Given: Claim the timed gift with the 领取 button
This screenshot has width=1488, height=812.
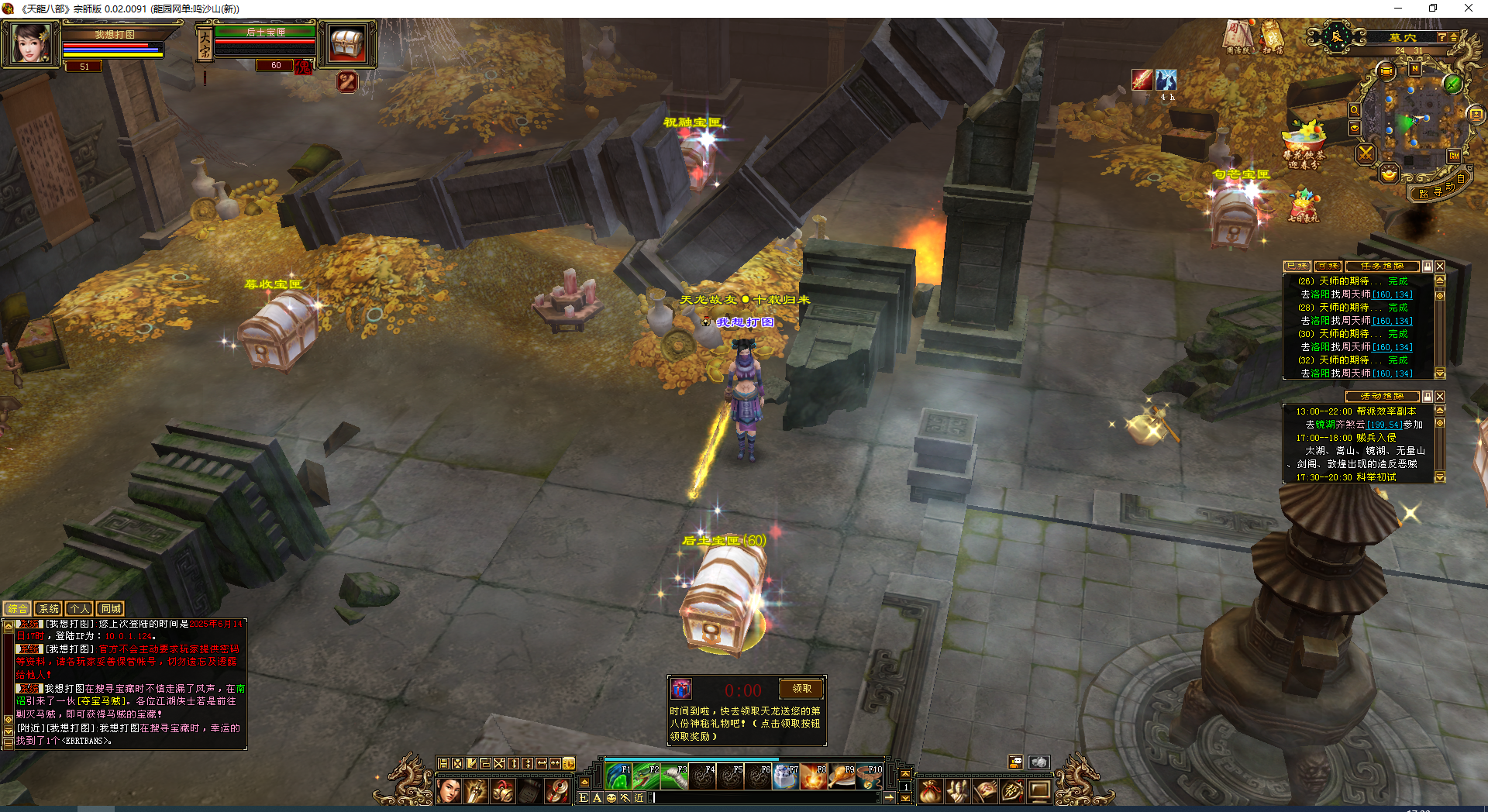Looking at the screenshot, I should coord(801,688).
